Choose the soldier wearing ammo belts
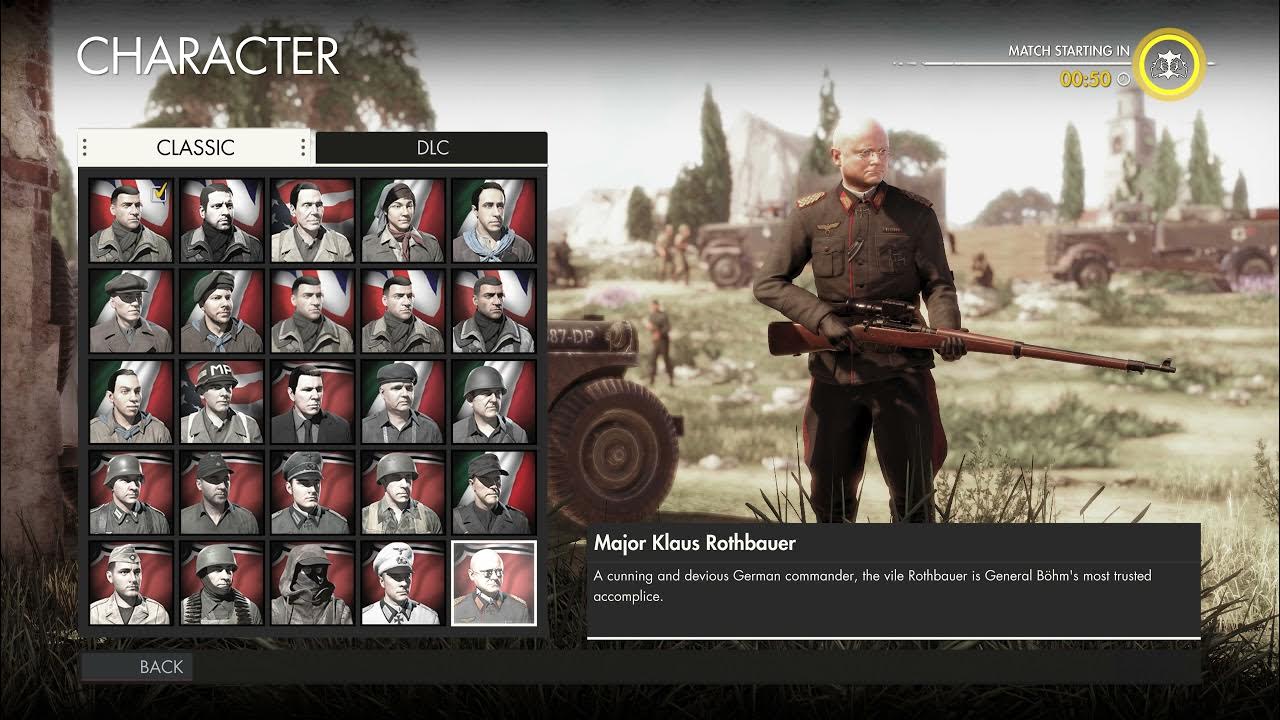Image resolution: width=1280 pixels, height=720 pixels. click(222, 584)
